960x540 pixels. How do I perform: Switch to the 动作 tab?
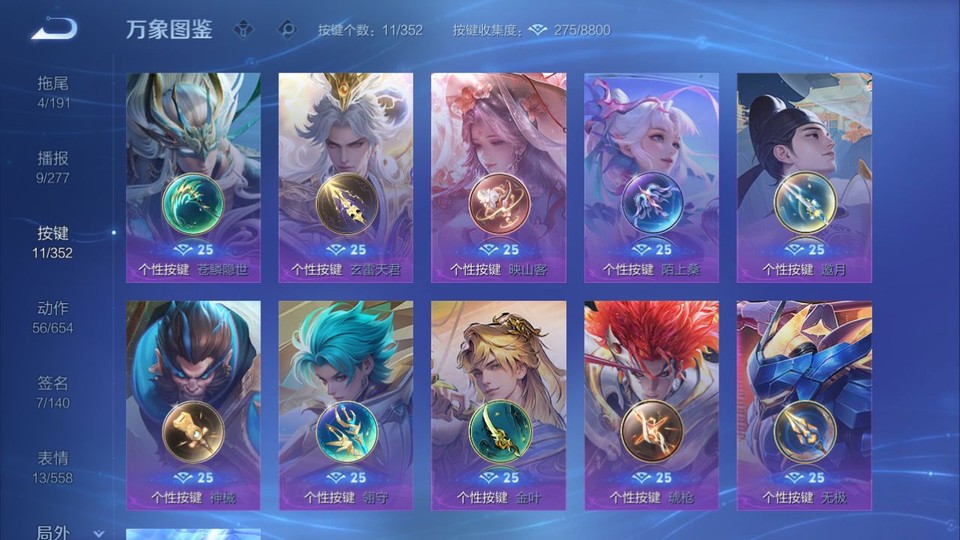[x=54, y=317]
